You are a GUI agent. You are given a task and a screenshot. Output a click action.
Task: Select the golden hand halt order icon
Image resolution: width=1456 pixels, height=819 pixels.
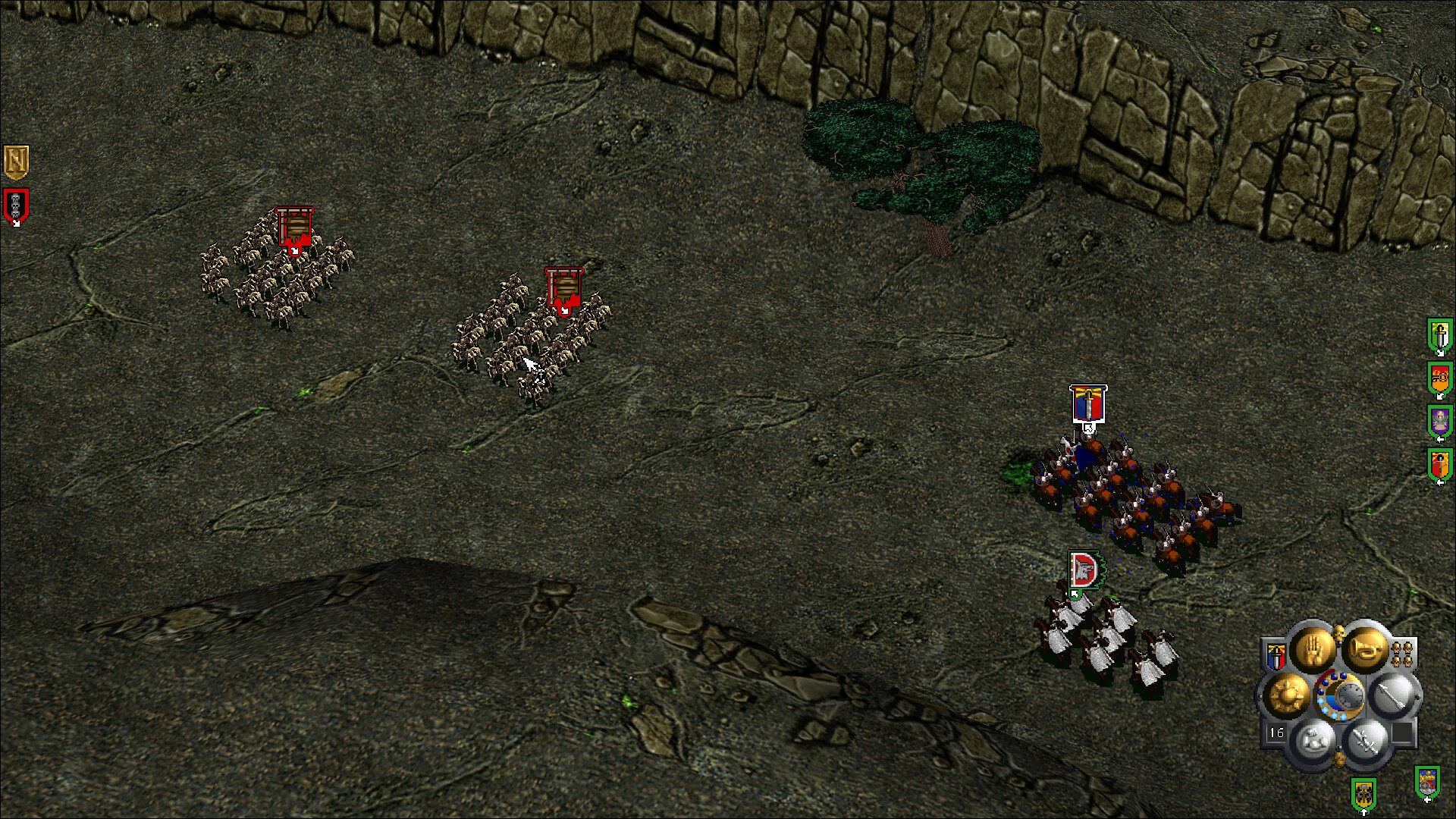click(1314, 648)
